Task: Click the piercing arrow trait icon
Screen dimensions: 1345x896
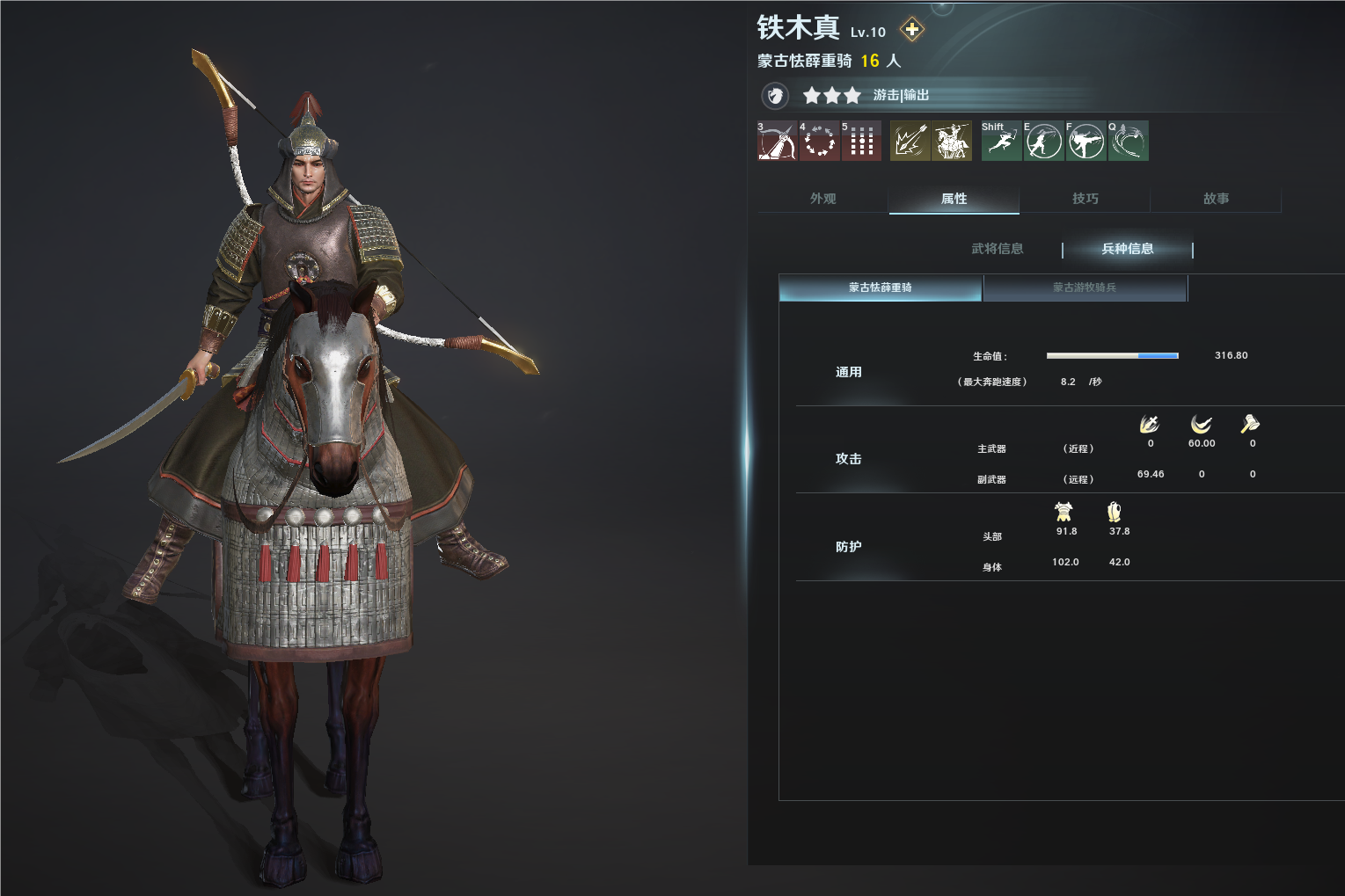Action: 910,141
